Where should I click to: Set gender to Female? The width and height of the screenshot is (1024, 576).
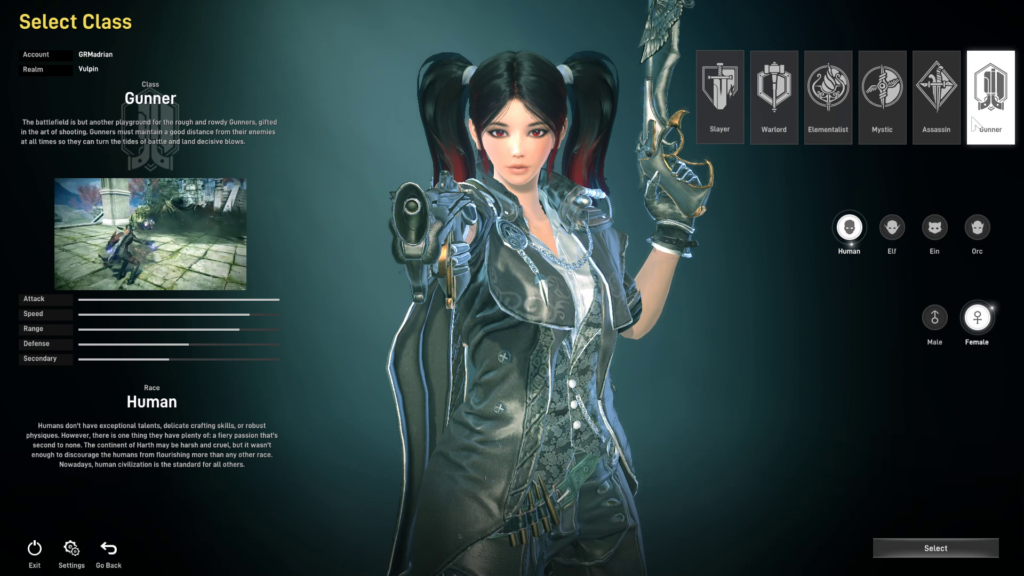point(977,318)
